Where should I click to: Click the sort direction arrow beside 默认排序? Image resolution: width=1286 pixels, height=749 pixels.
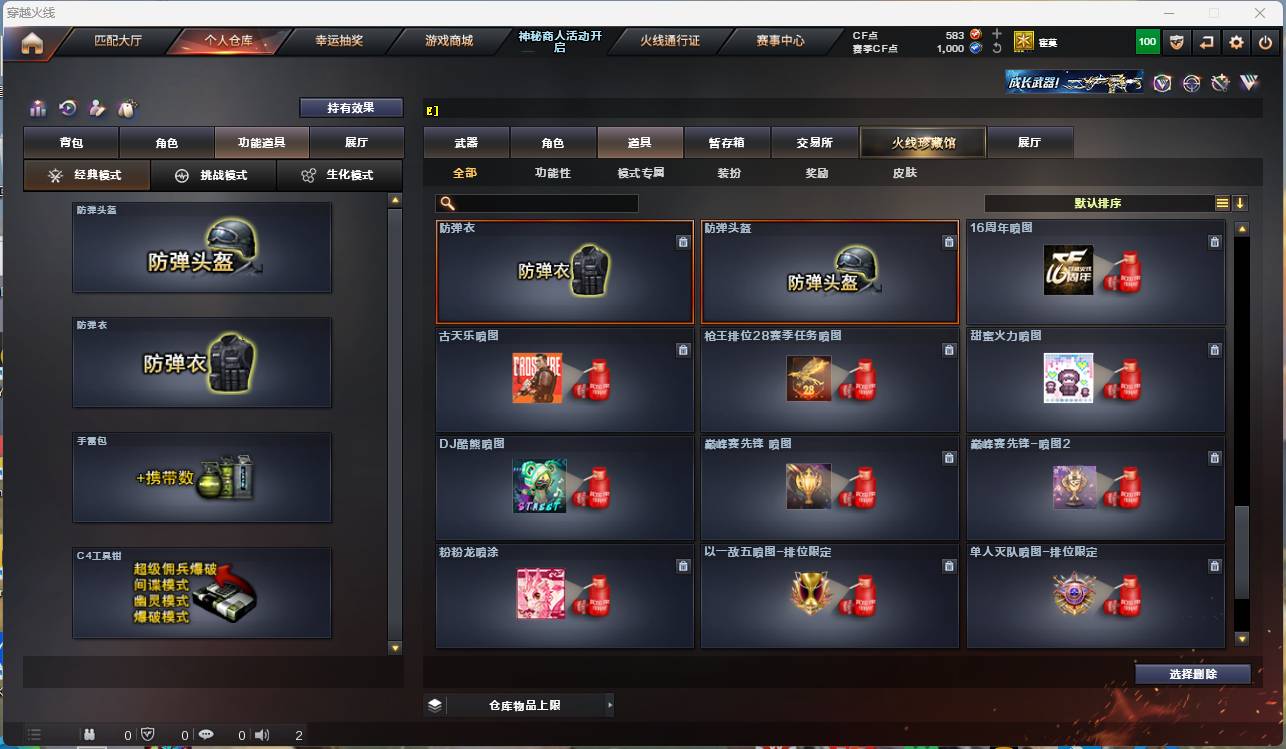click(x=1241, y=203)
